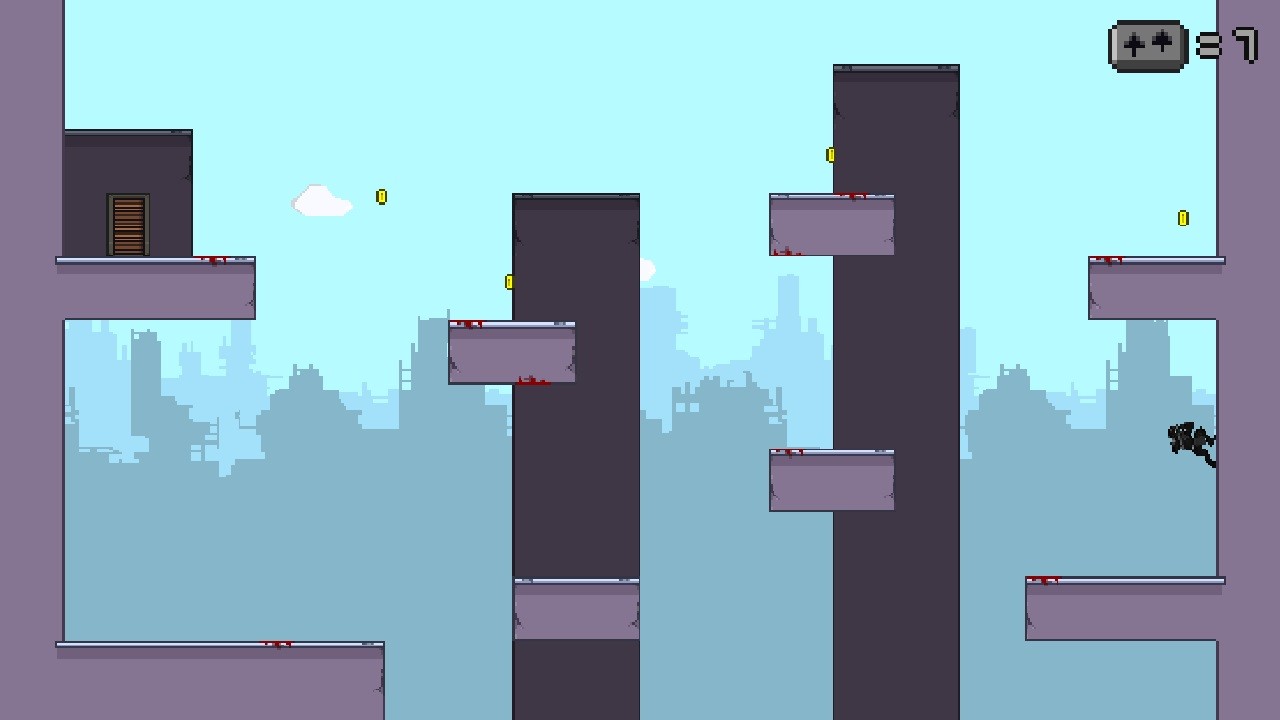
Task: Pick up the coin atop the tall central tower
Action: (x=829, y=155)
